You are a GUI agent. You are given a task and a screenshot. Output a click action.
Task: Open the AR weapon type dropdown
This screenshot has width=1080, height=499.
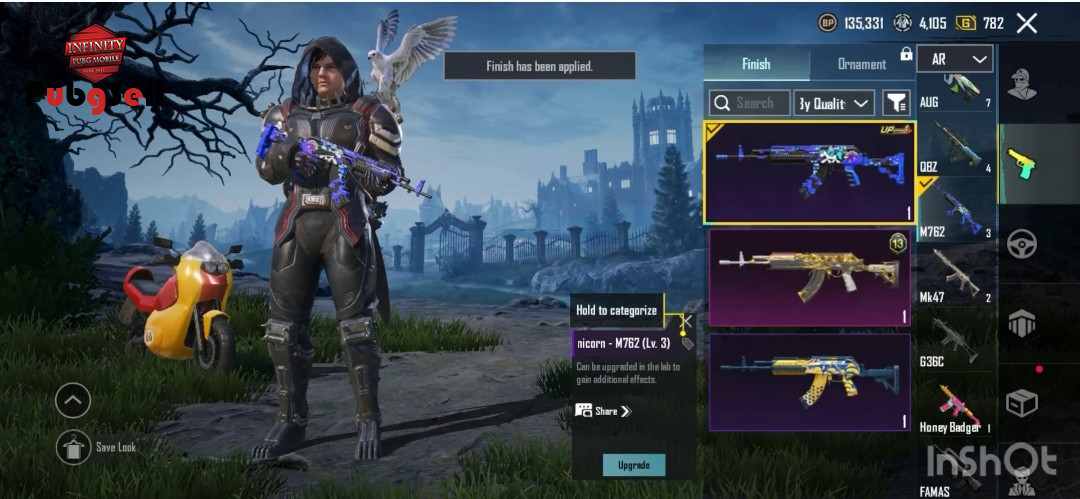pyautogui.click(x=954, y=60)
